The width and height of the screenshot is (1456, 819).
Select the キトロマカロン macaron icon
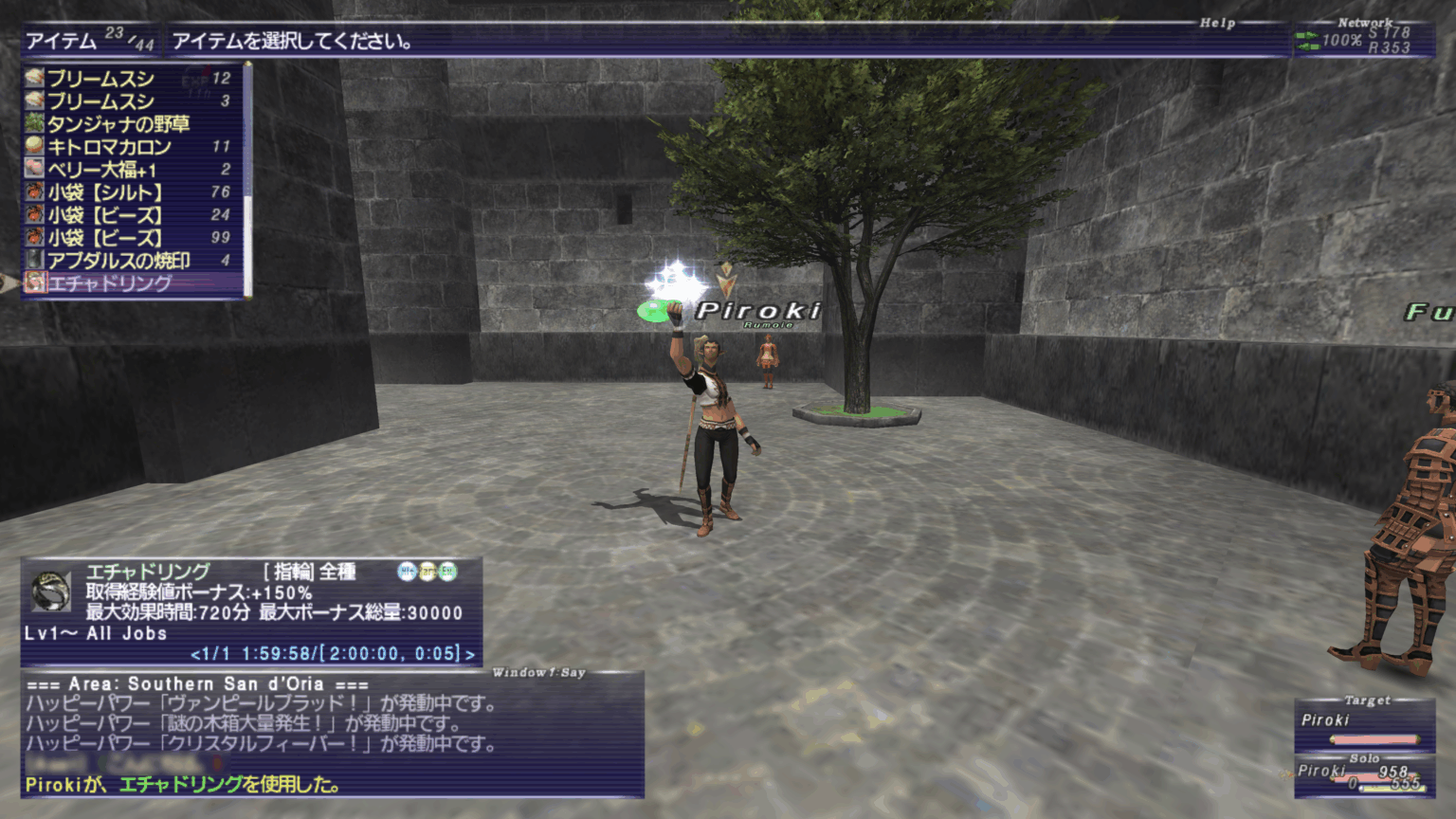click(x=34, y=147)
